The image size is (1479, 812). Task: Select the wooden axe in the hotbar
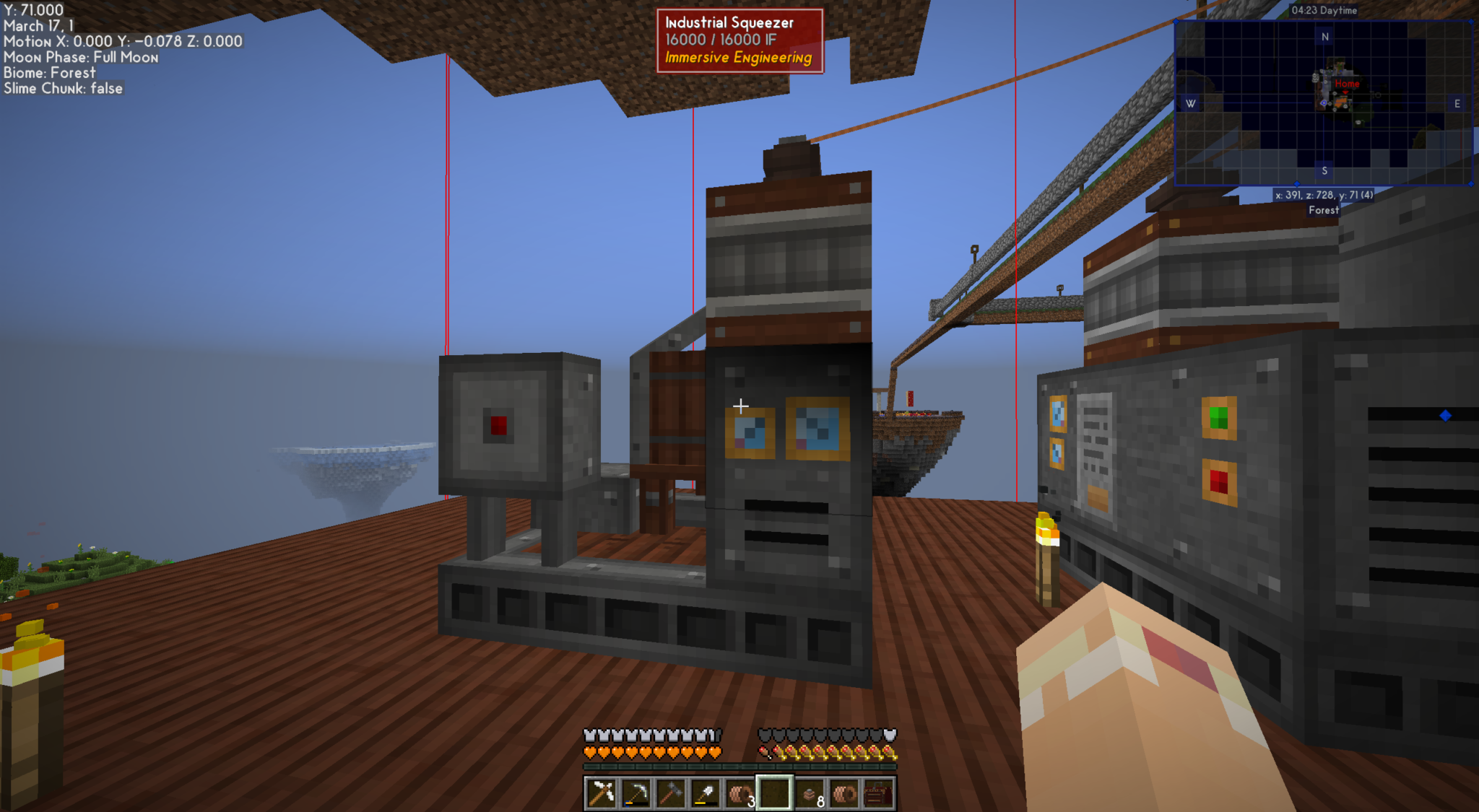pos(602,792)
